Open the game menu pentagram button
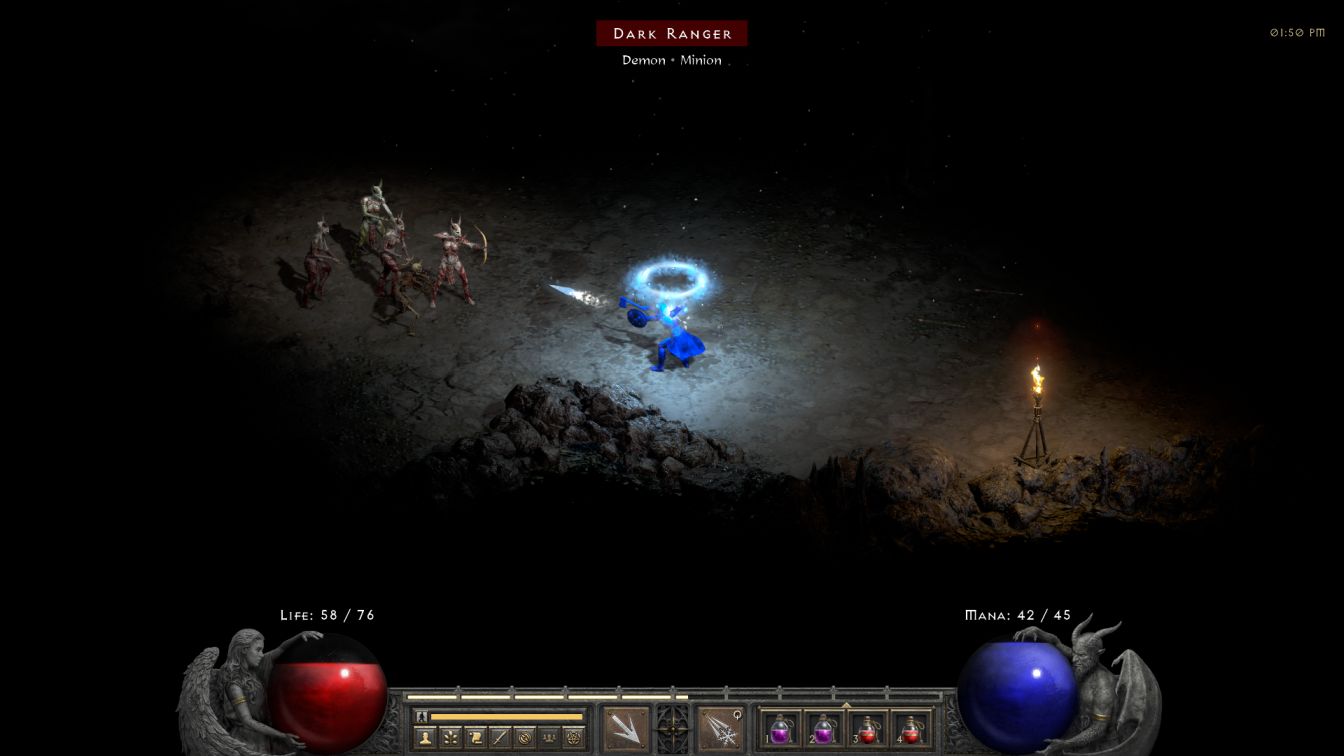The width and height of the screenshot is (1344, 756). tap(574, 738)
